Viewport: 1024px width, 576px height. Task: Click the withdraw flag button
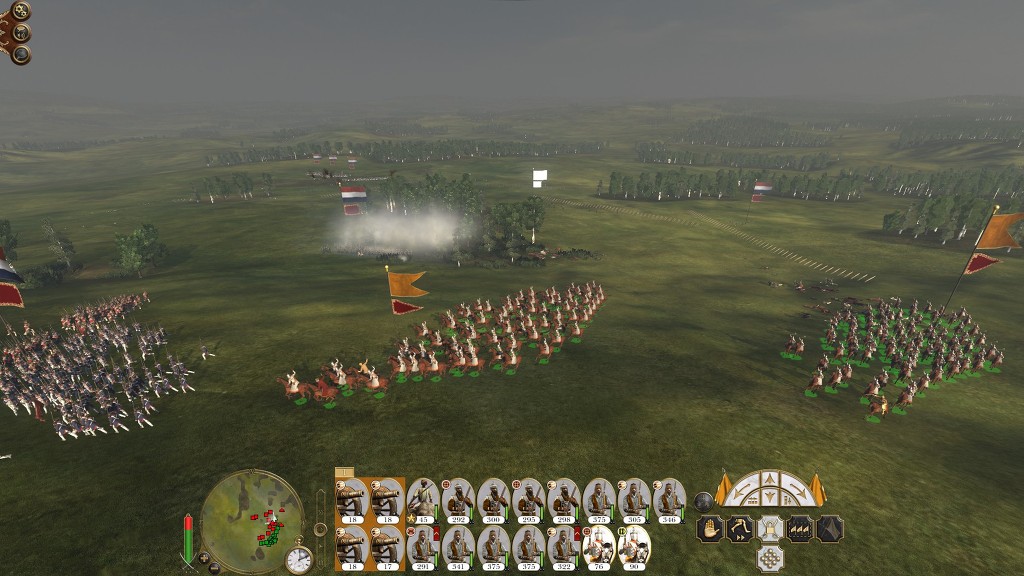(830, 528)
